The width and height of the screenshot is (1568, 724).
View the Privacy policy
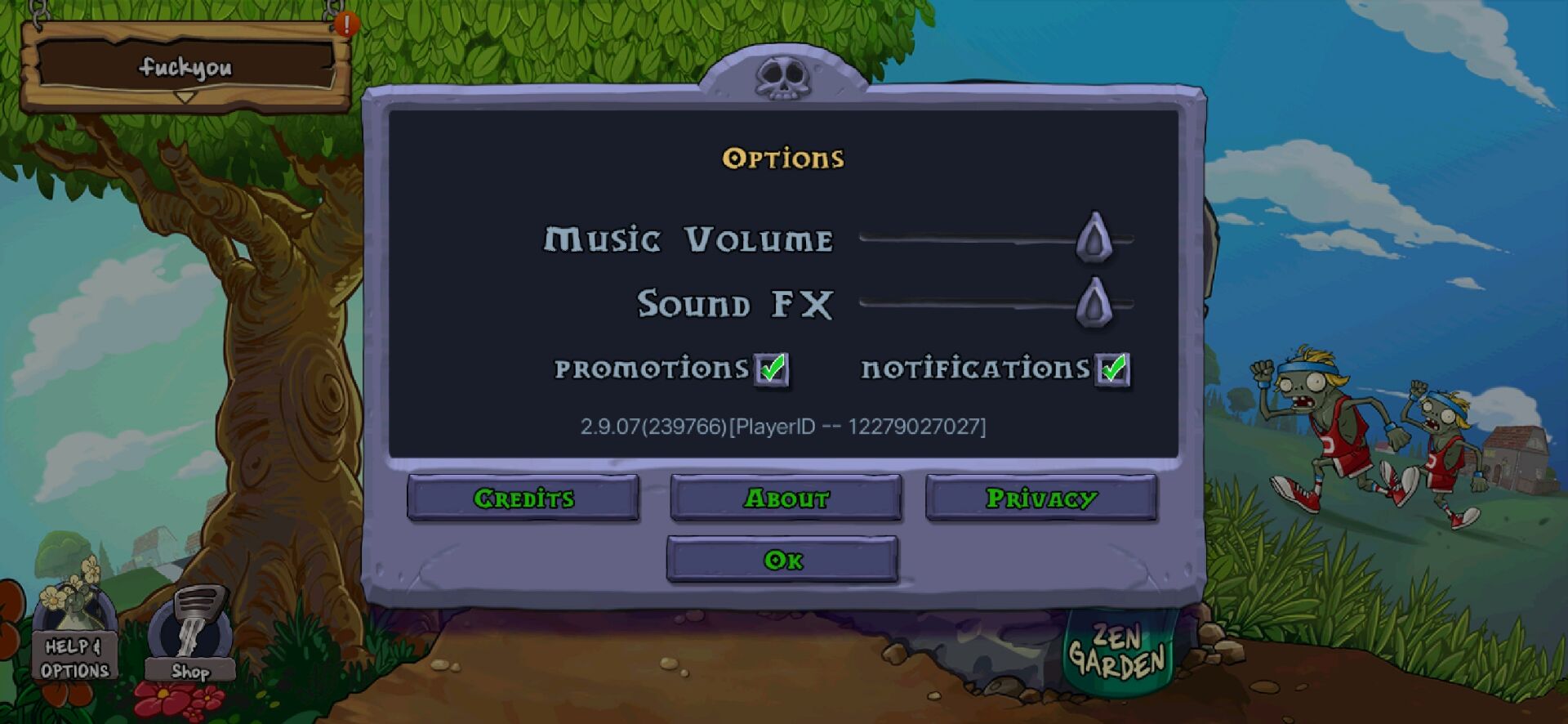point(1041,498)
